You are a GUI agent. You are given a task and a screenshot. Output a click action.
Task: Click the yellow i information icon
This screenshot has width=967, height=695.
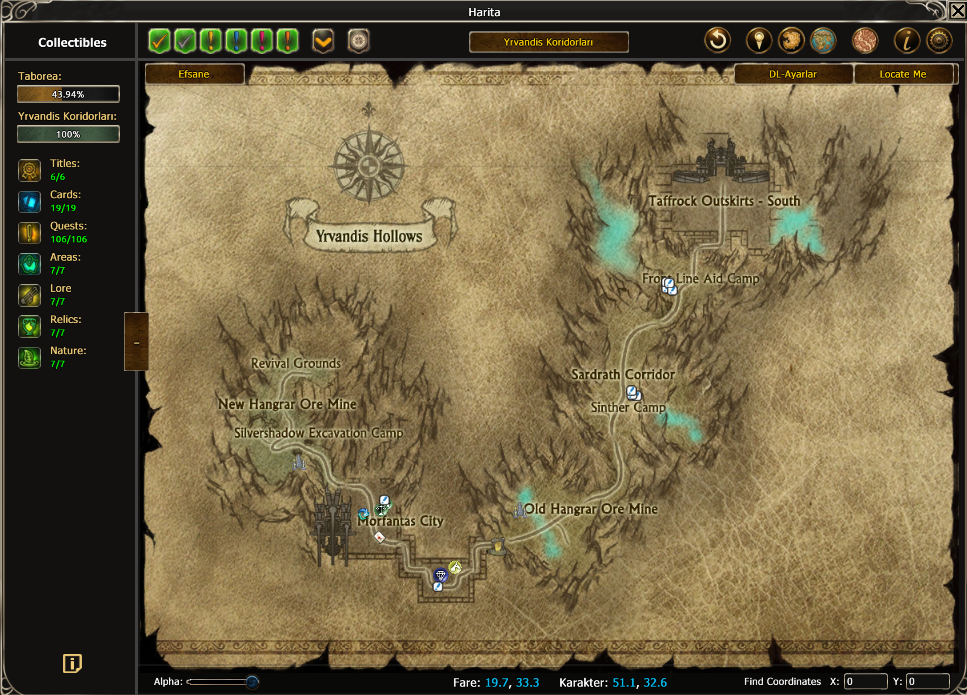coord(906,41)
